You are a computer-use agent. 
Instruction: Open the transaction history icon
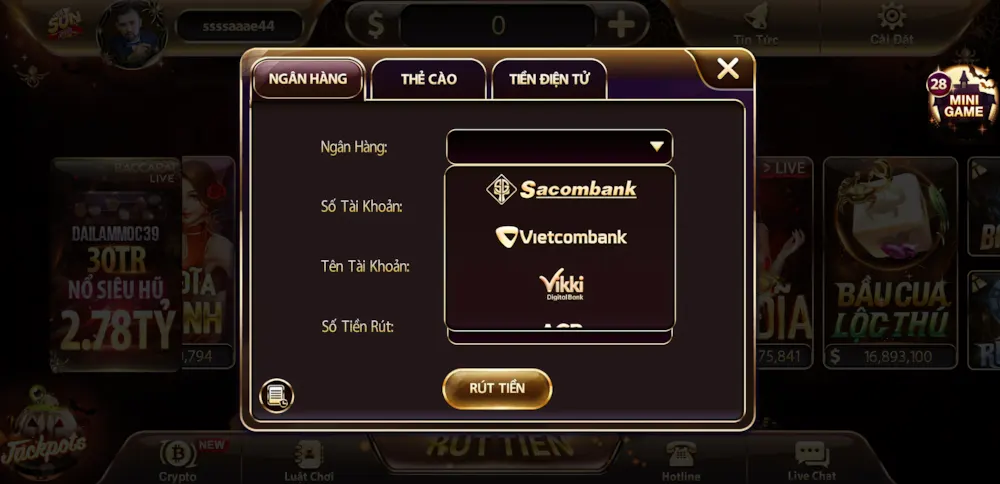click(x=276, y=395)
